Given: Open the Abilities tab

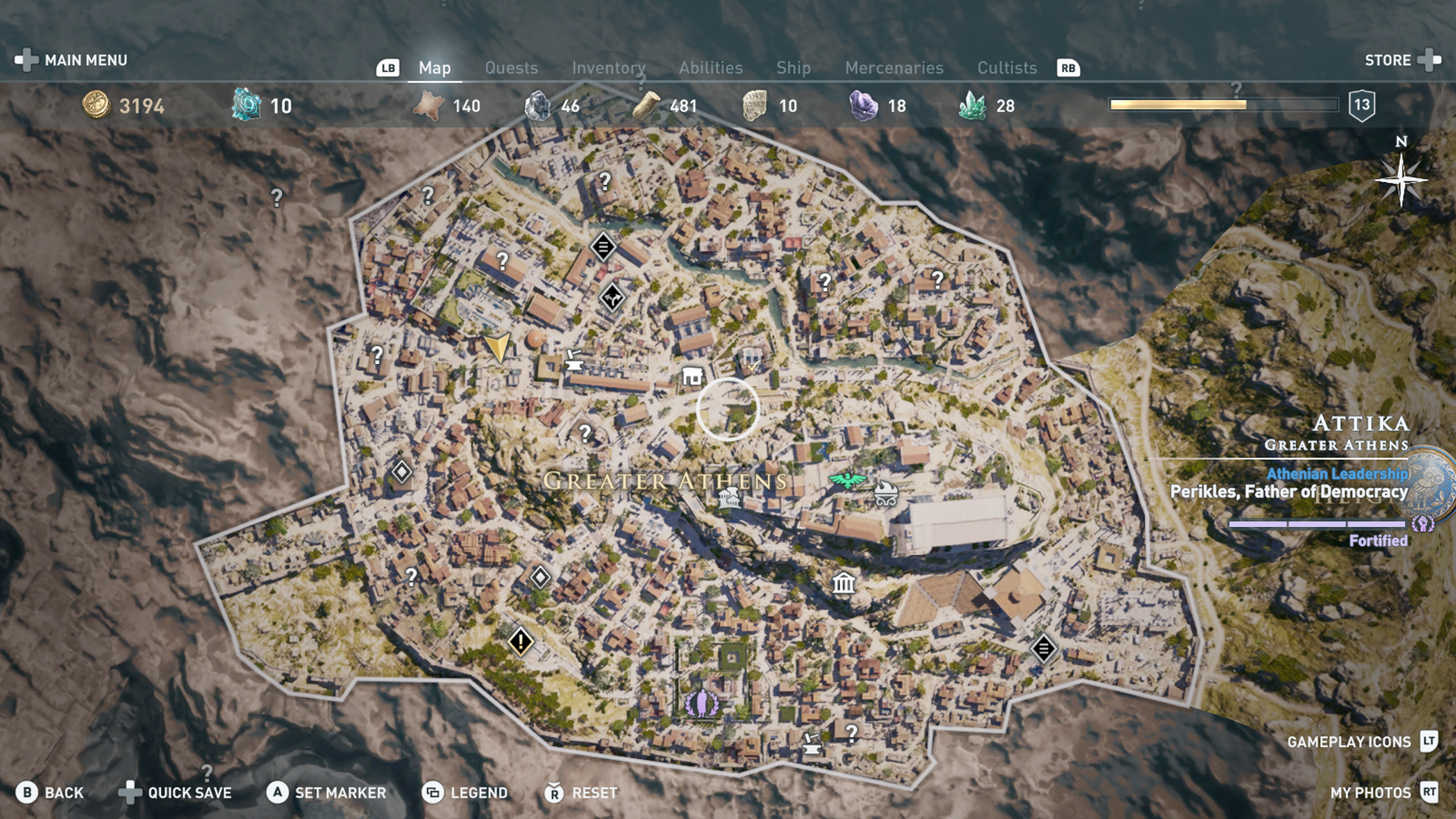Looking at the screenshot, I should pyautogui.click(x=711, y=68).
